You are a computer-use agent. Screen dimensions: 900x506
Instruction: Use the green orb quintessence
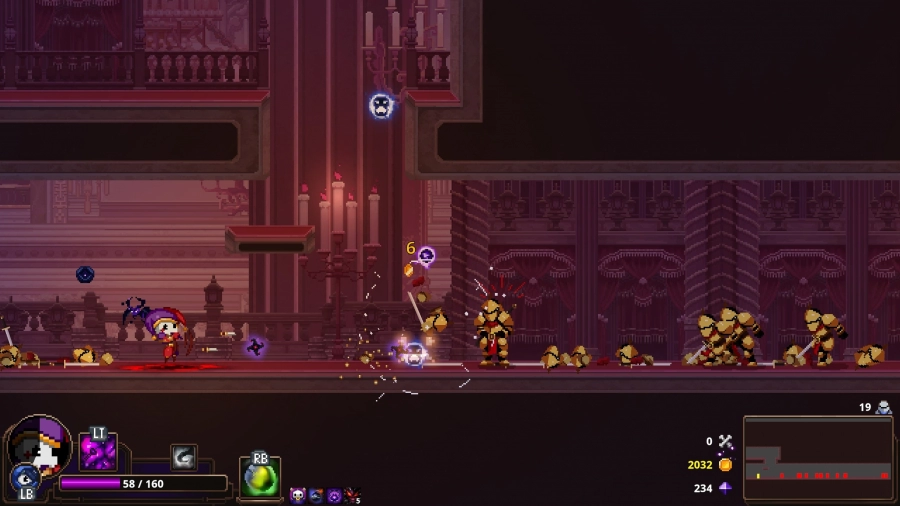260,478
